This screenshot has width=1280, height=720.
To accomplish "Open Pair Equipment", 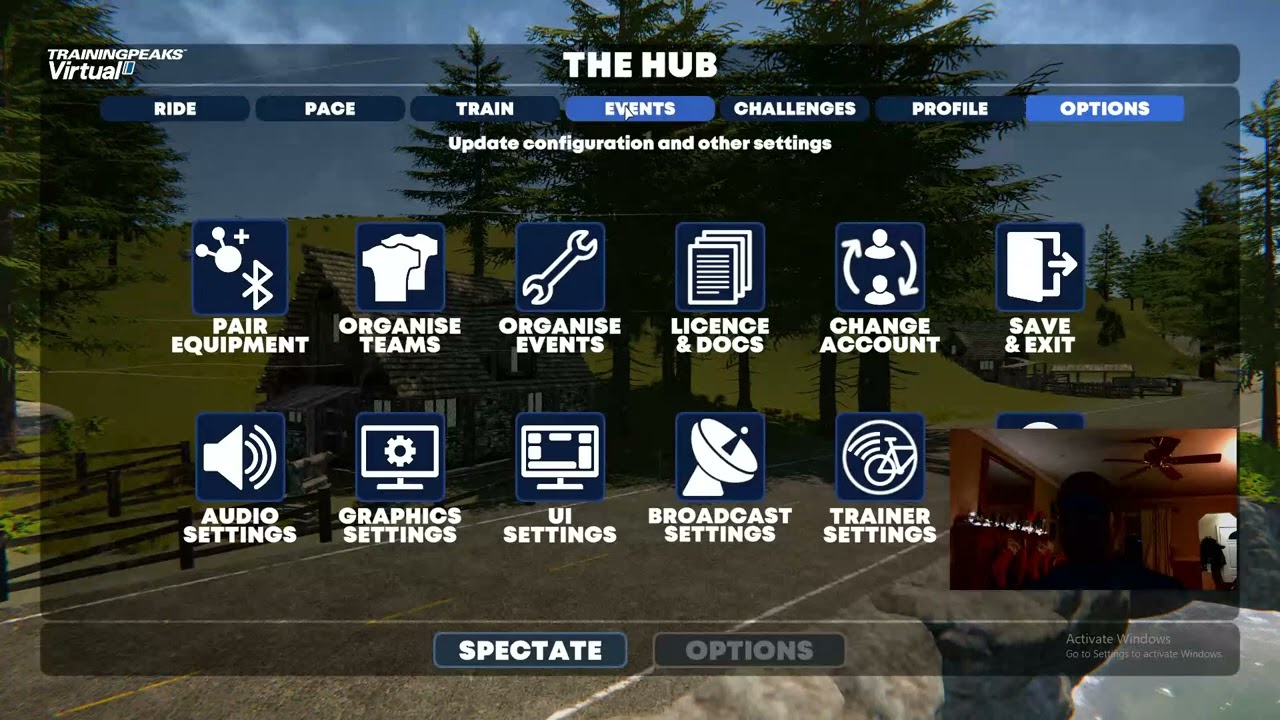I will point(240,268).
